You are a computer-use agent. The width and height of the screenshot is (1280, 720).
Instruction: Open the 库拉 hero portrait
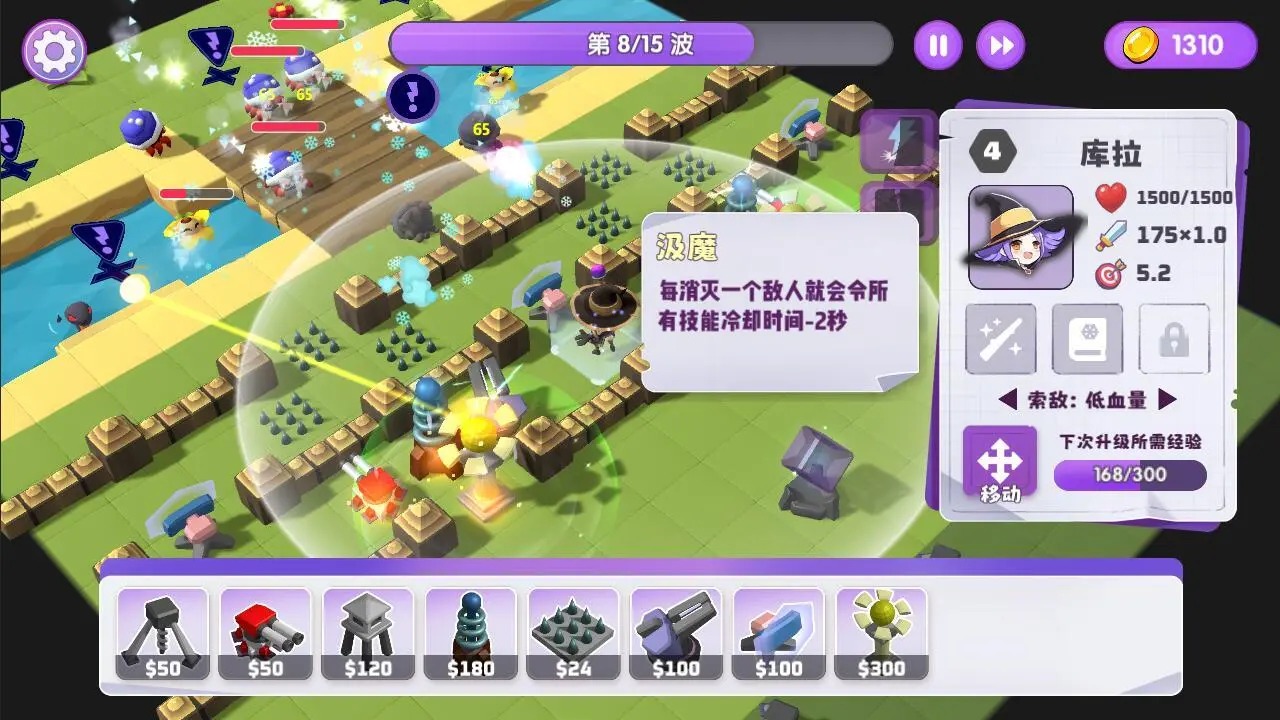tap(1020, 236)
